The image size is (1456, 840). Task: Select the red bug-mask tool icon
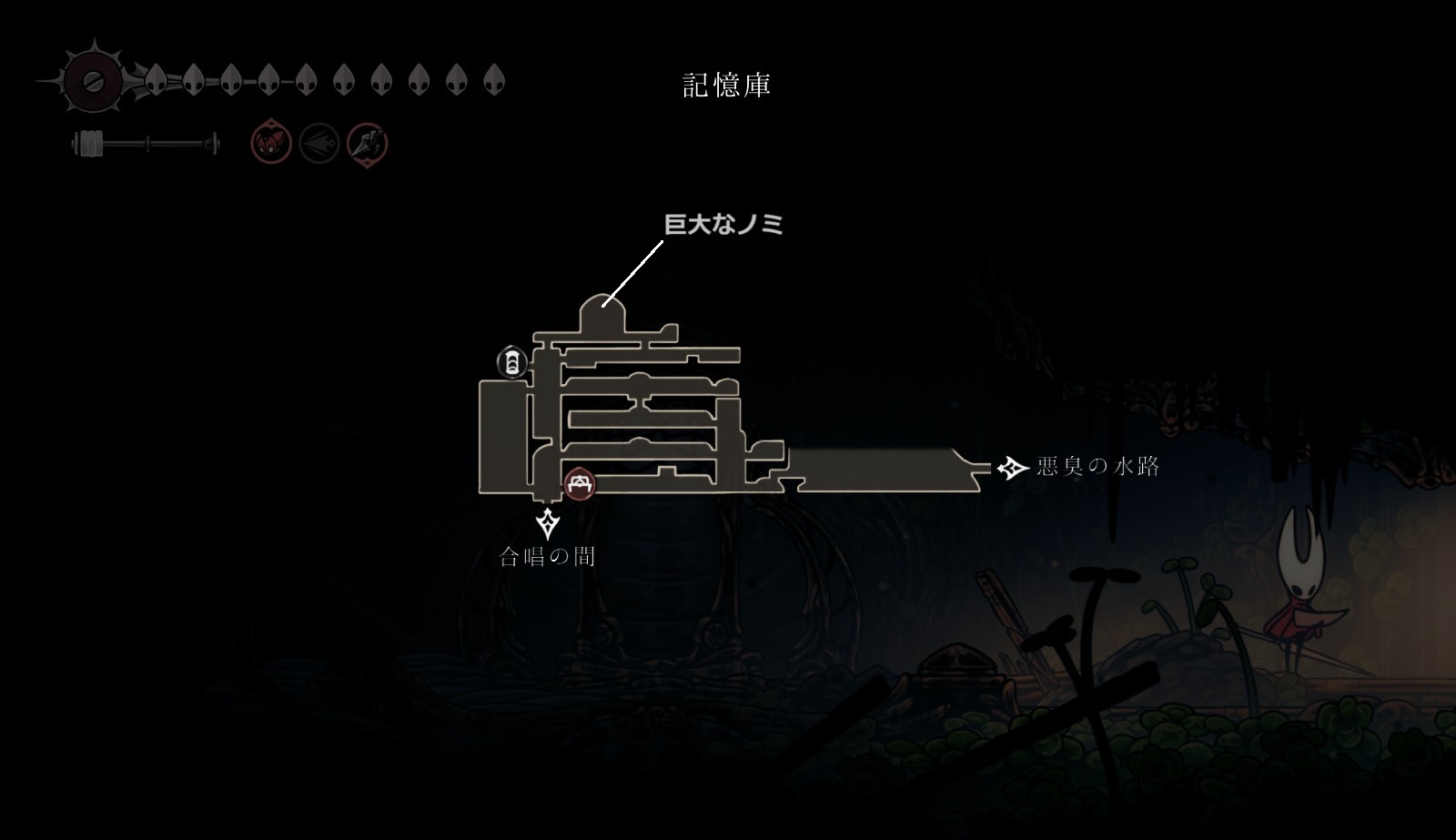tap(271, 144)
